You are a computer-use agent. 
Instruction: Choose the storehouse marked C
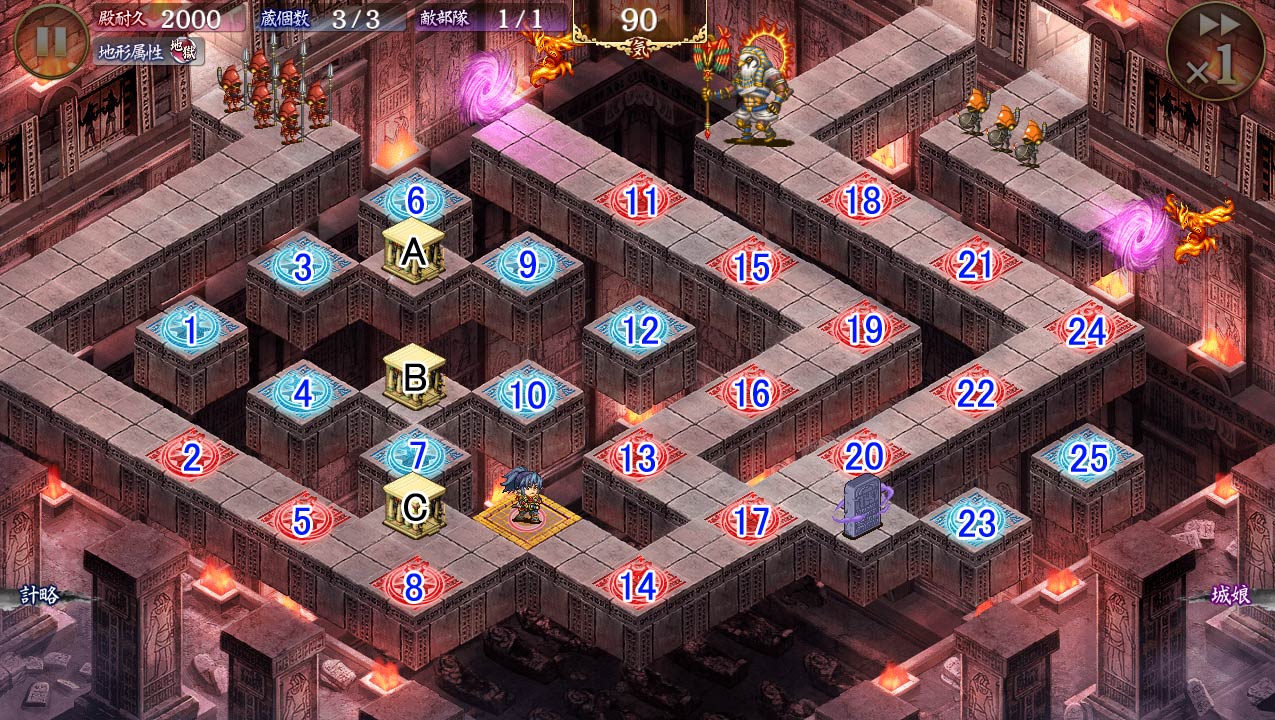(414, 506)
